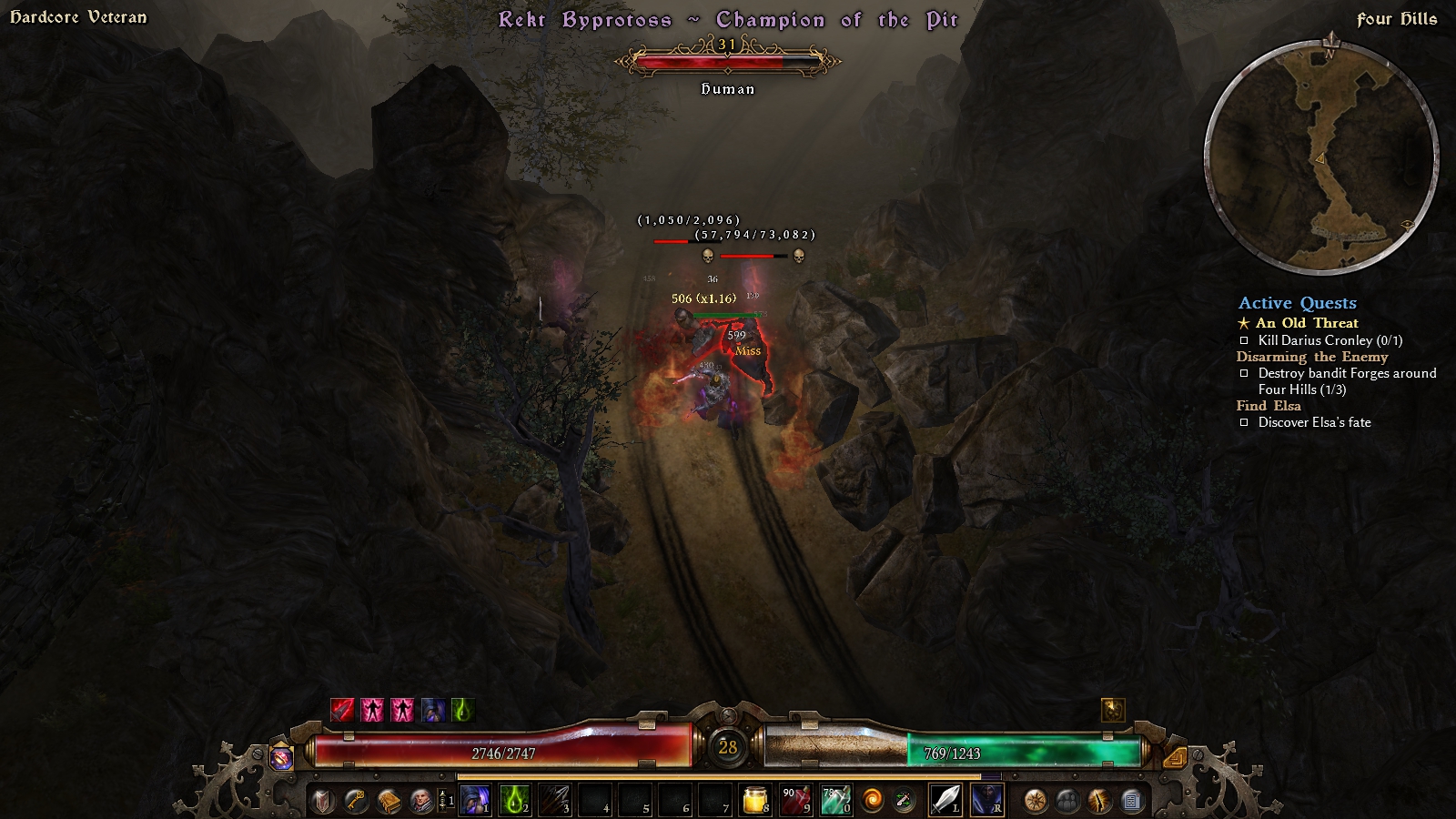This screenshot has height=819, width=1456.
Task: Select the An Old Threat quest
Action: click(1307, 323)
